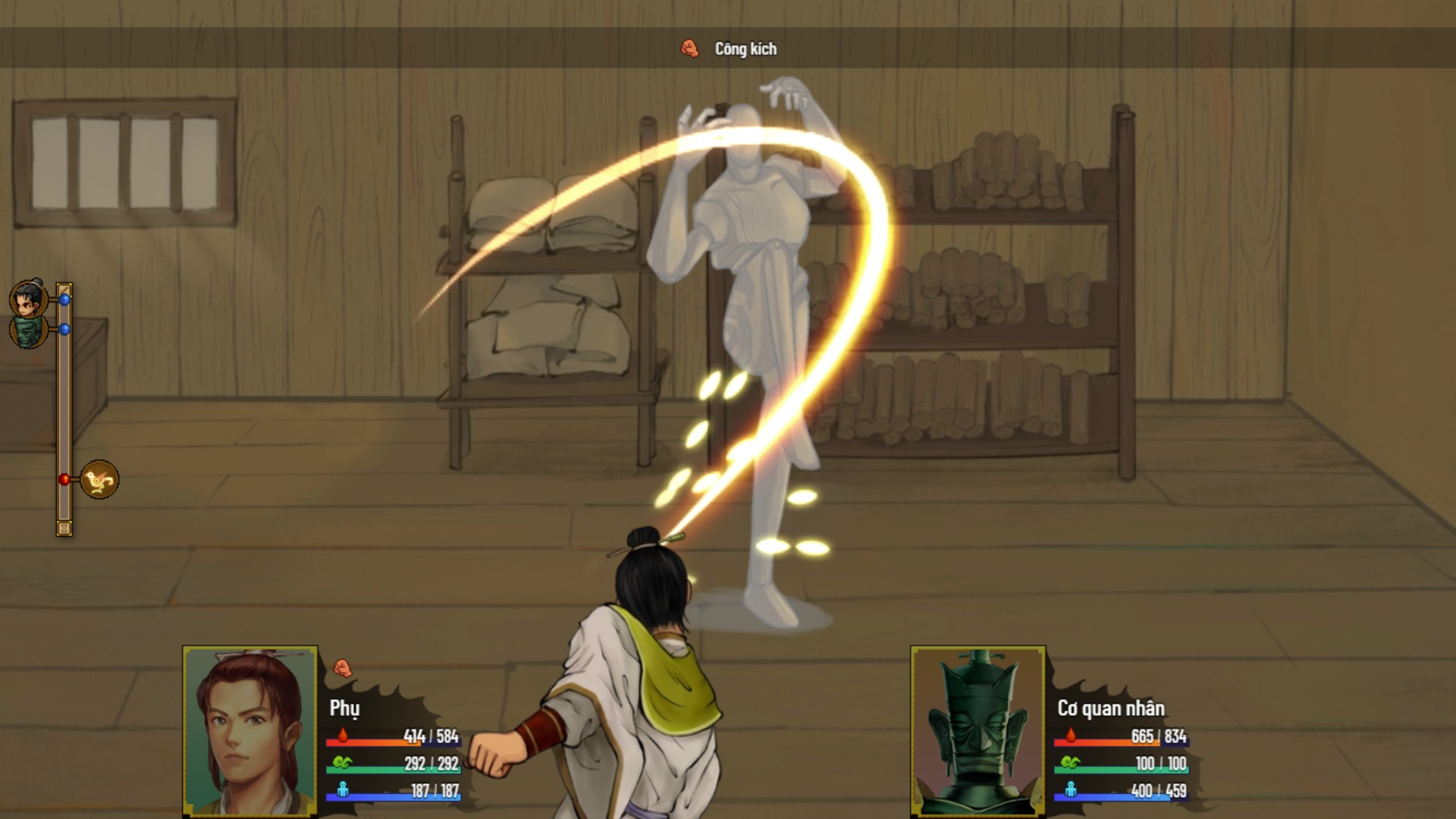Select the Cơ quan nhân marker on the timeline

pos(30,333)
